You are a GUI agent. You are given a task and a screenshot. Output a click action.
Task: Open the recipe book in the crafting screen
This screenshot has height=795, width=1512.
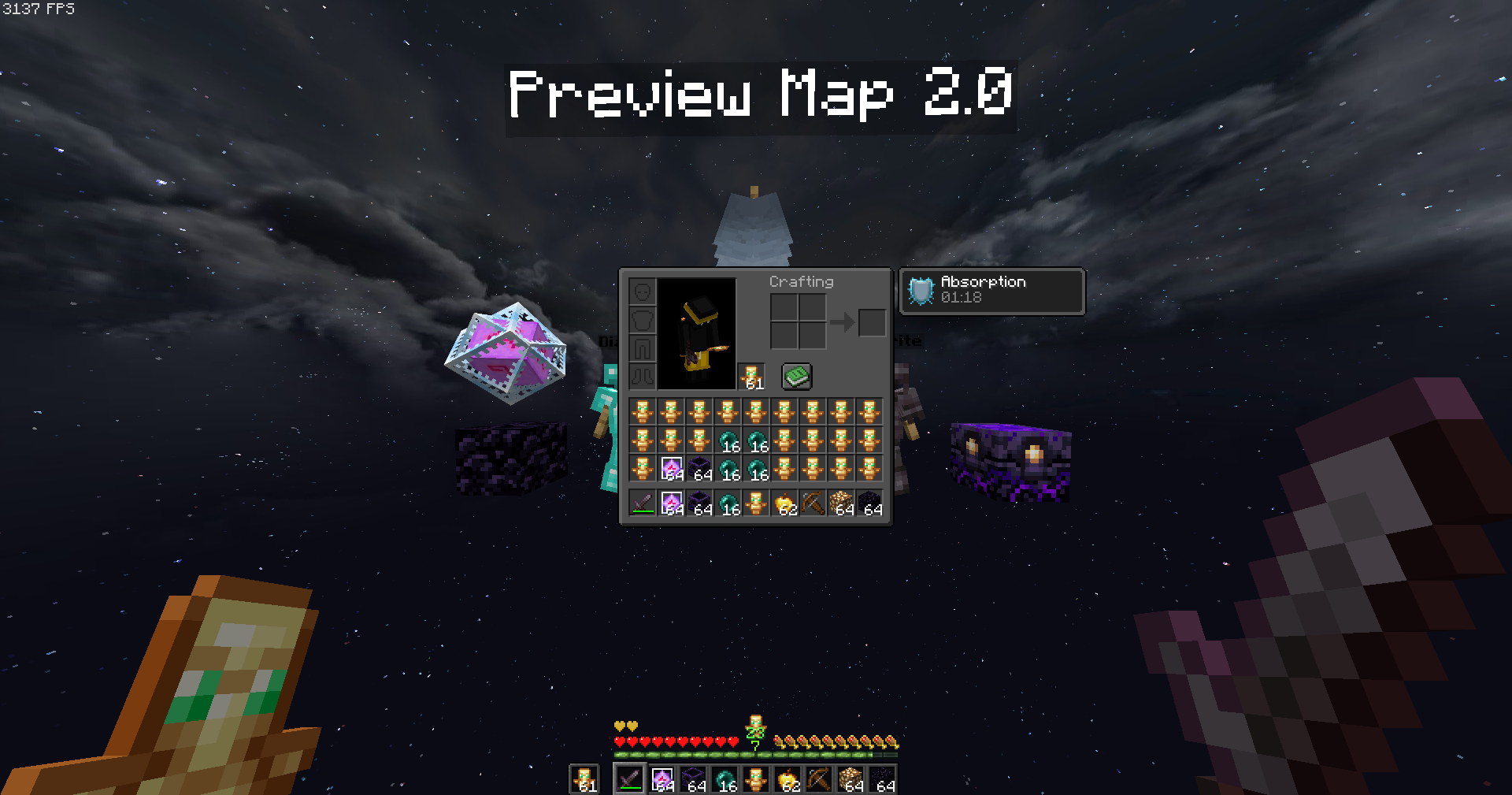(x=796, y=376)
